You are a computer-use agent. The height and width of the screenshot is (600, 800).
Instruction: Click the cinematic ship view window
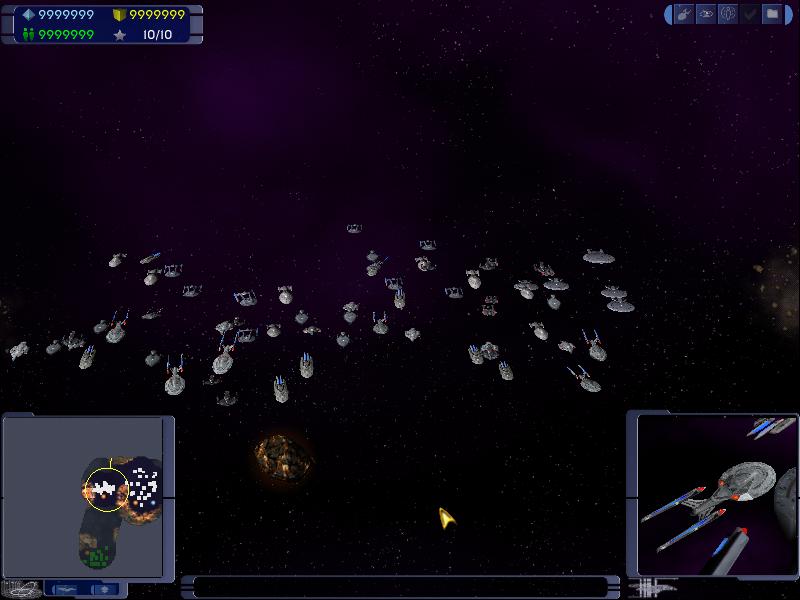[714, 493]
